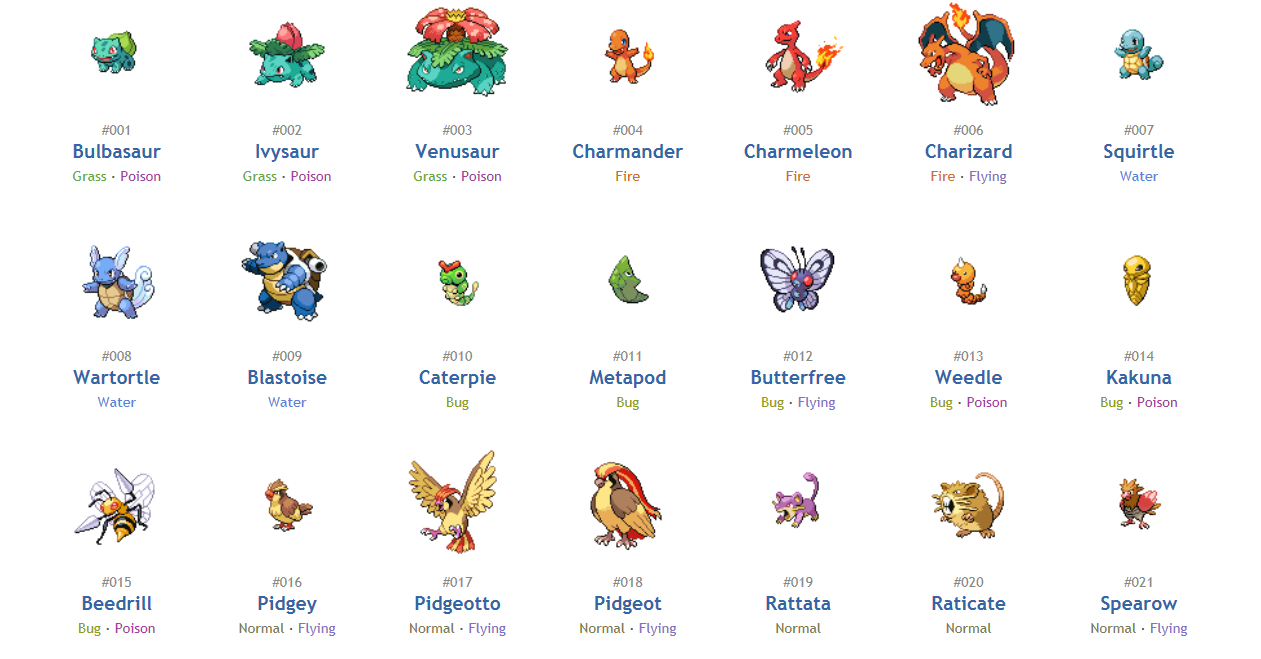Click the Normal type under Rattata
The image size is (1261, 659).
[x=798, y=629]
